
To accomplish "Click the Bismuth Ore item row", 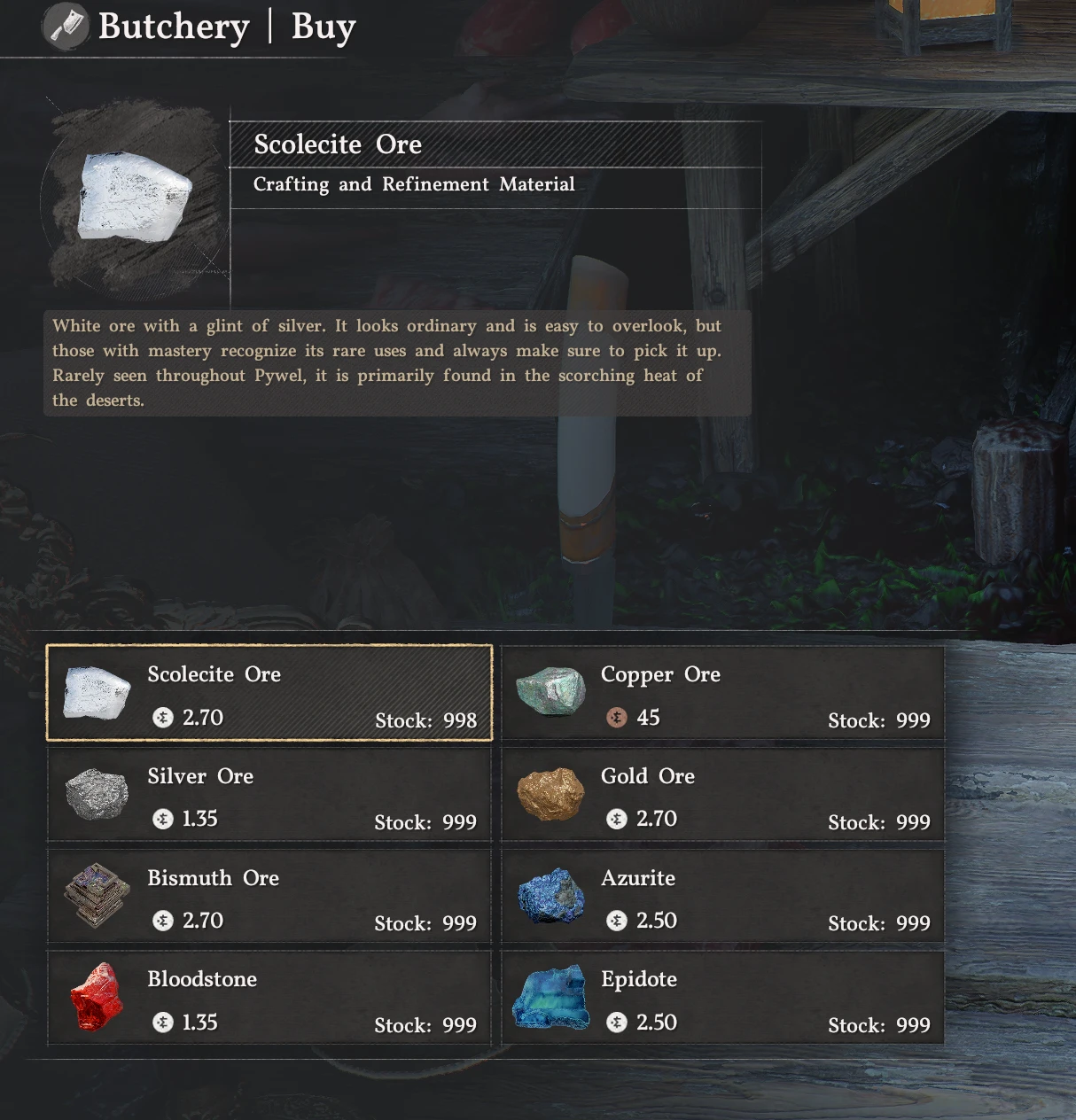I will tap(269, 896).
